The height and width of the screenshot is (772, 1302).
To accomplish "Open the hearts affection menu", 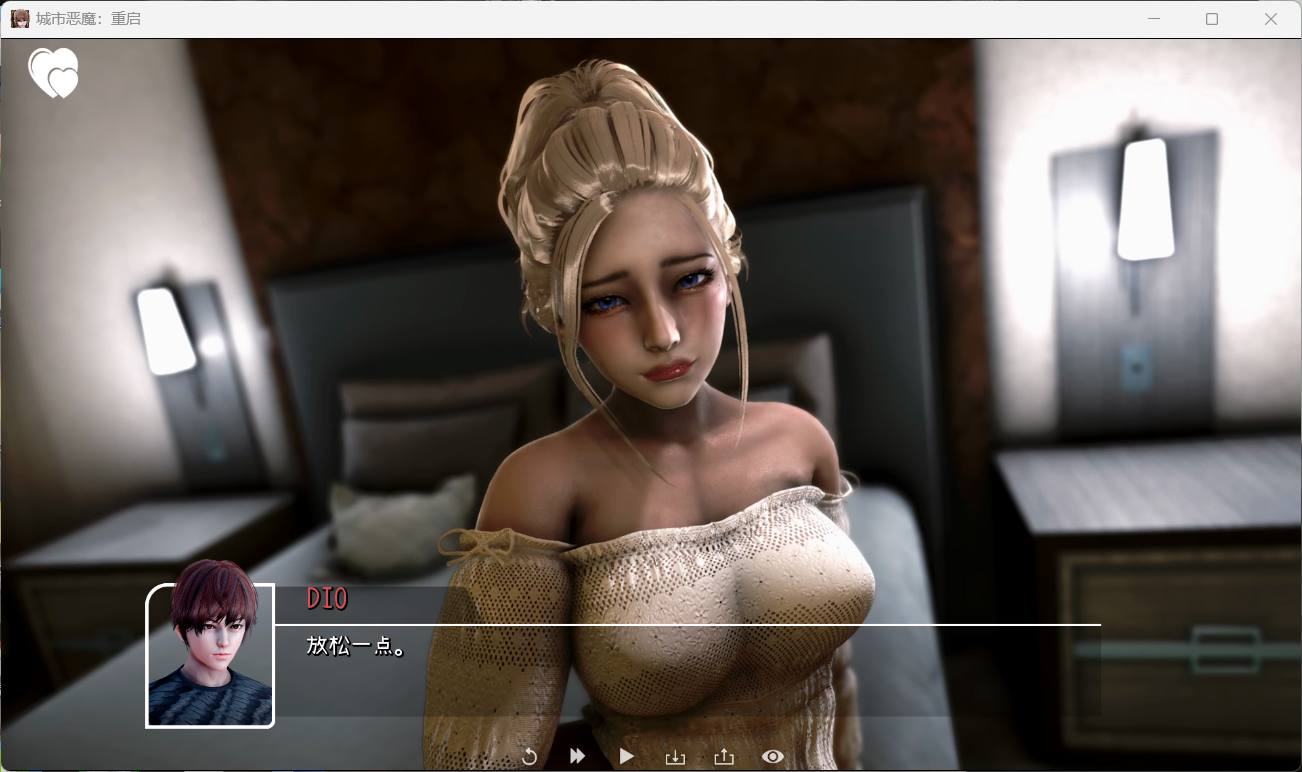I will tap(54, 72).
